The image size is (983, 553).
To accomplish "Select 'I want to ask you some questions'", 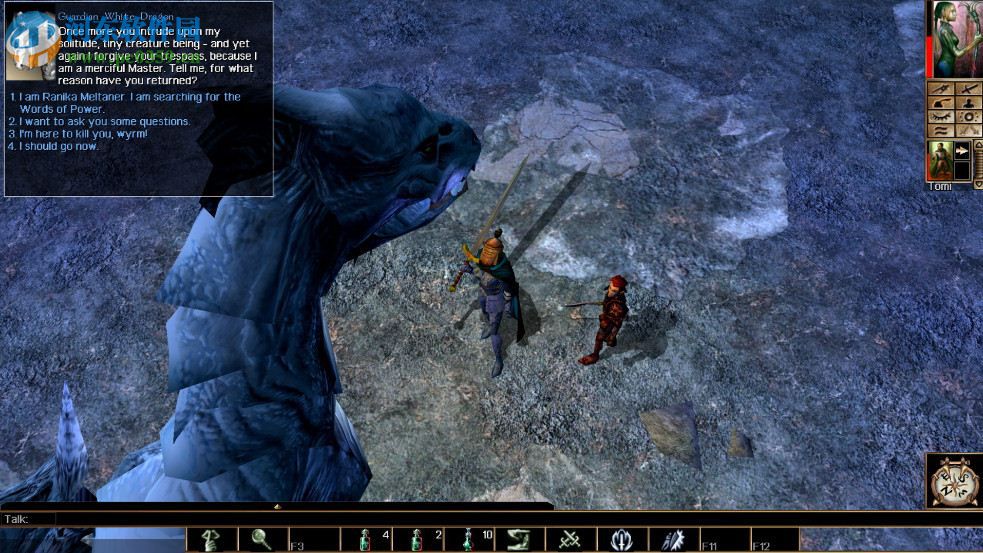I will pos(104,122).
